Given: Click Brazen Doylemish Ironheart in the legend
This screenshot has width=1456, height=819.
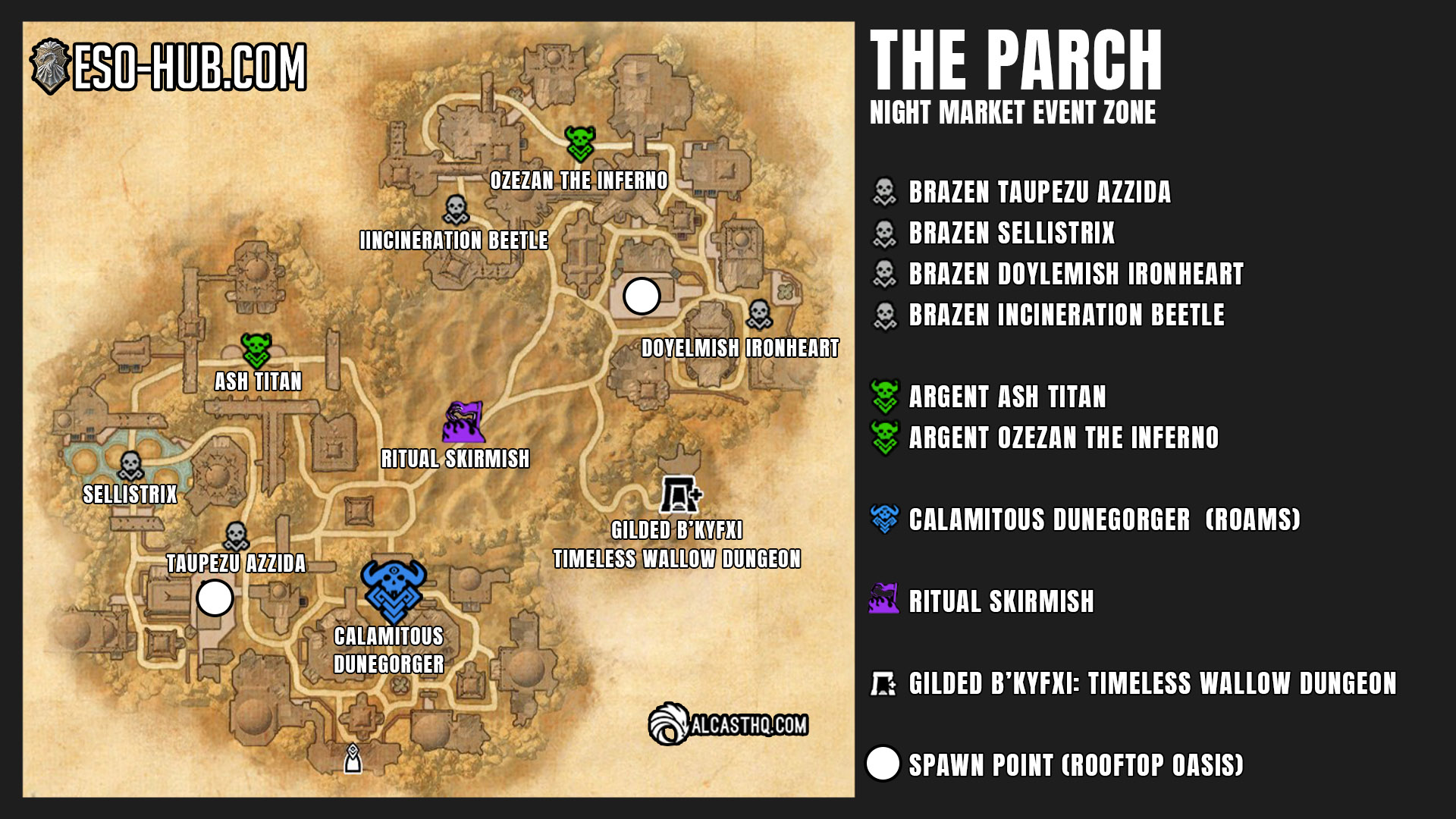Looking at the screenshot, I should point(1075,274).
